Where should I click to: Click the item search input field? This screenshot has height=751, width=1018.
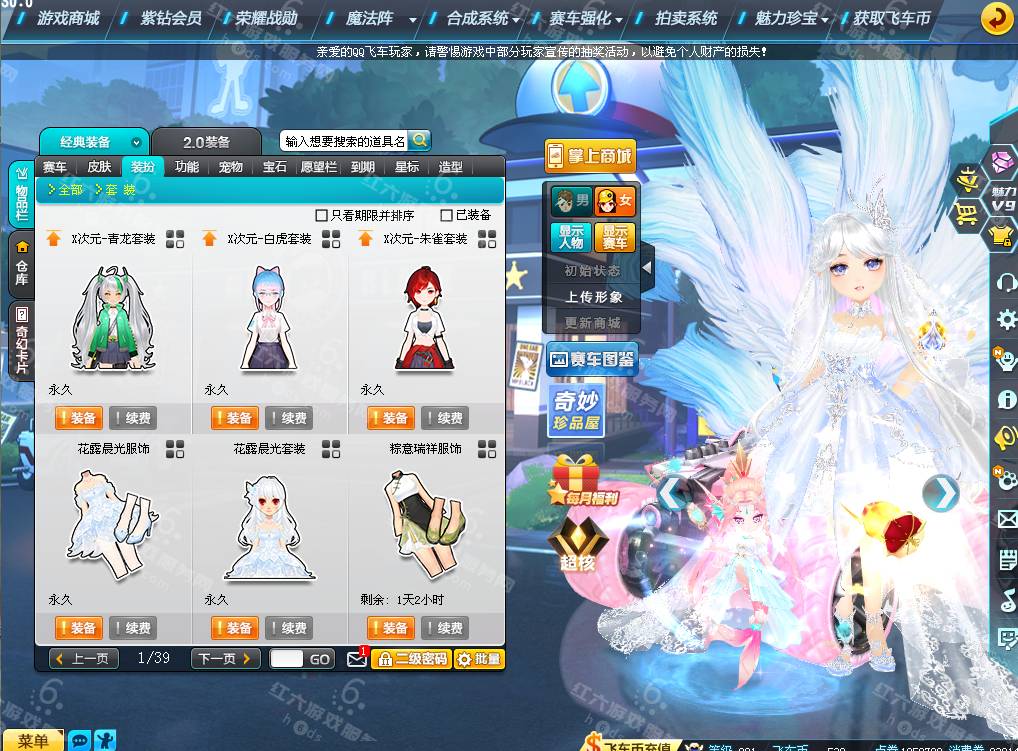pos(344,141)
